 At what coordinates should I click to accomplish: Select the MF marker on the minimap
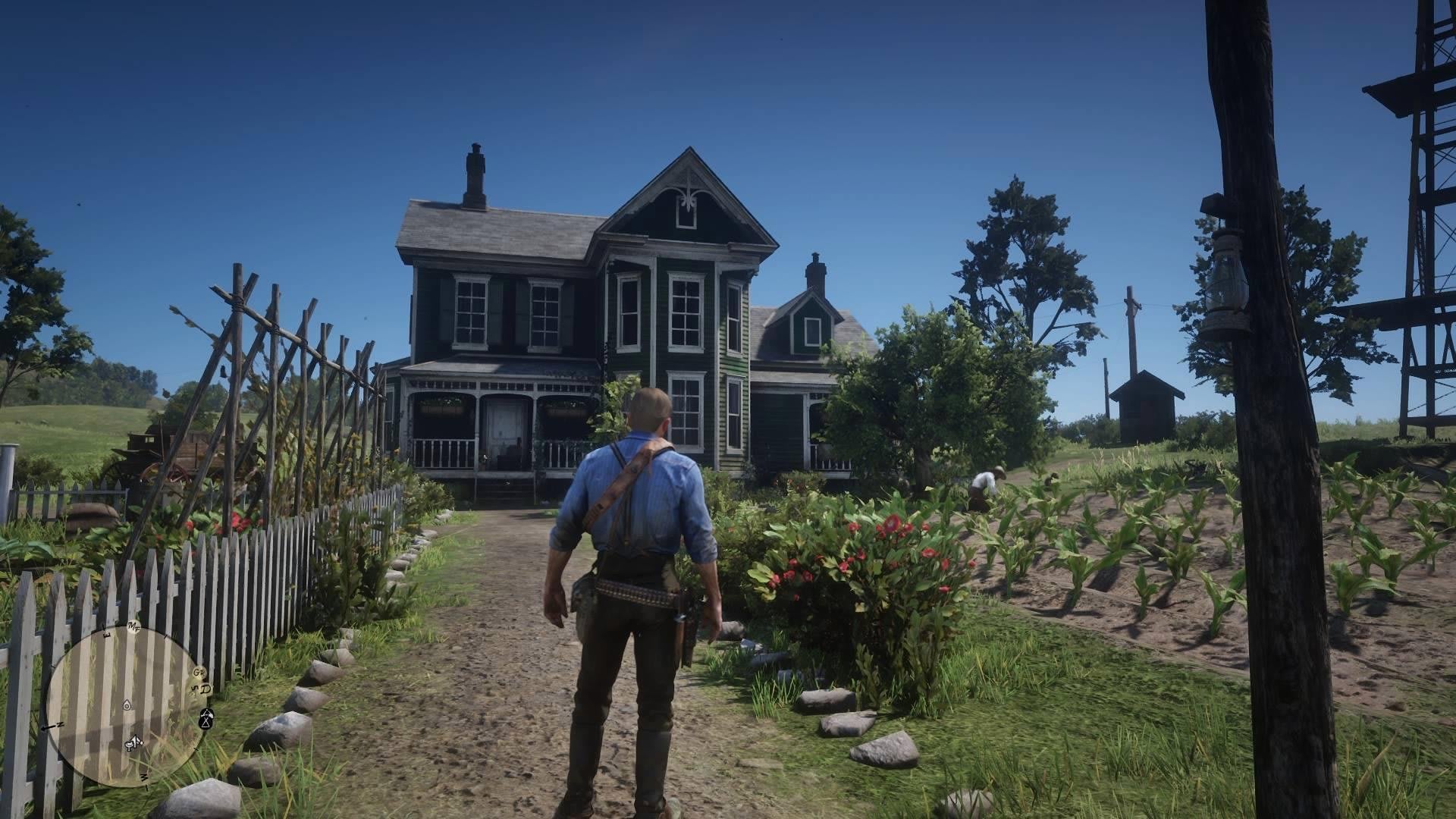tap(134, 626)
